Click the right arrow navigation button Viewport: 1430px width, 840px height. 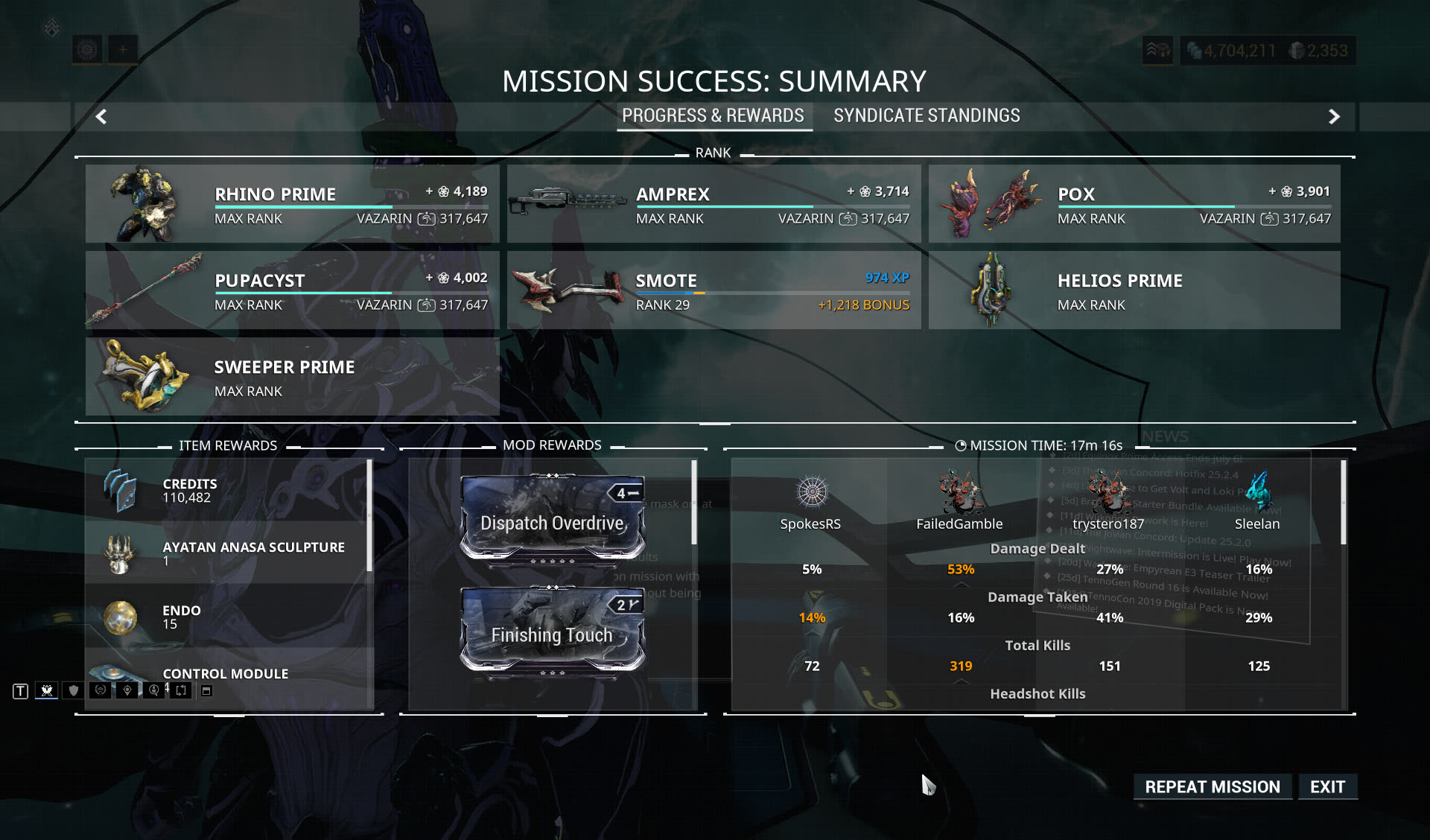[x=1334, y=116]
